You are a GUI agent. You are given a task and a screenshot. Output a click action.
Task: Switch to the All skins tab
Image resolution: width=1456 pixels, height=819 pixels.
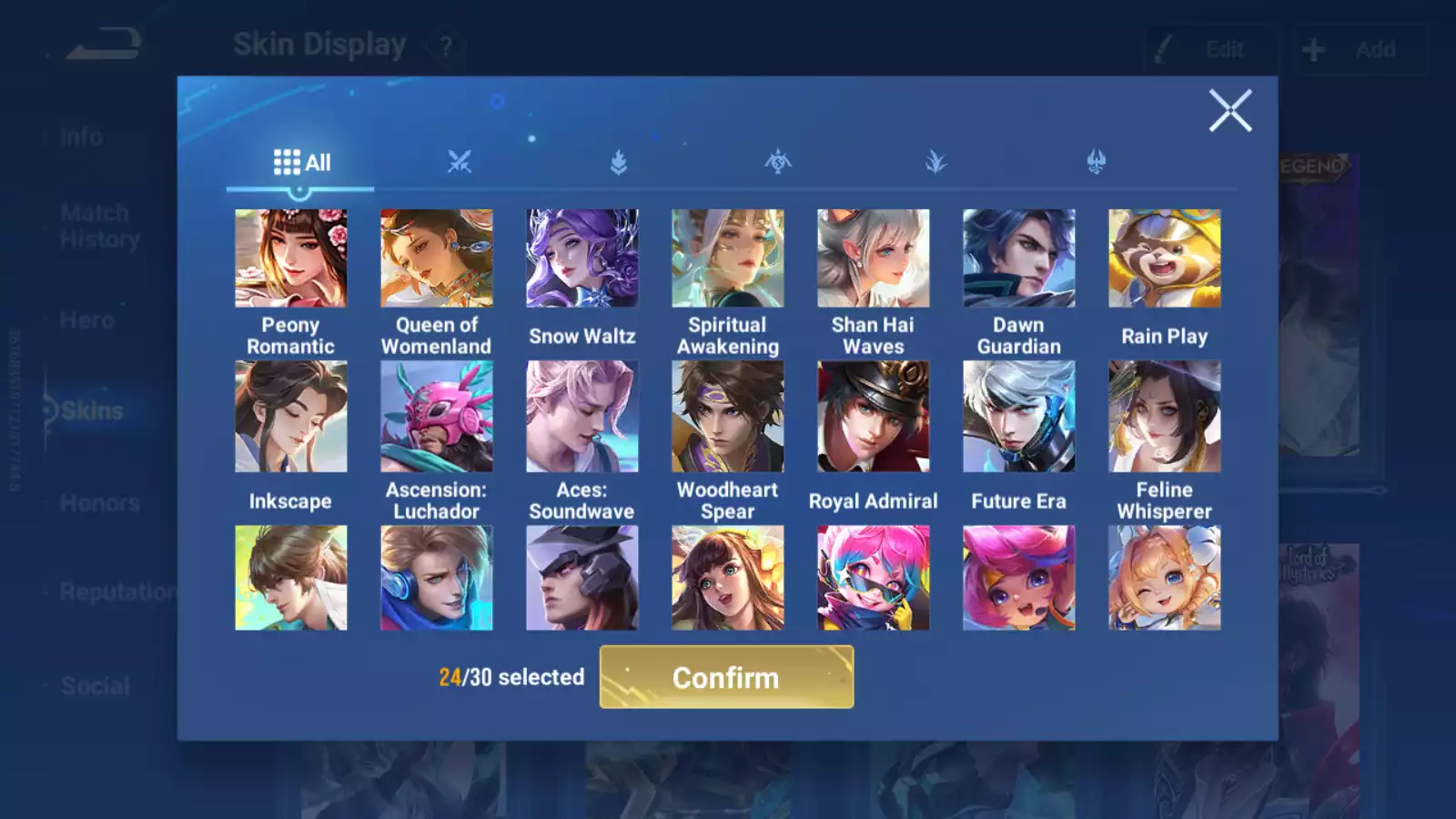tap(301, 163)
